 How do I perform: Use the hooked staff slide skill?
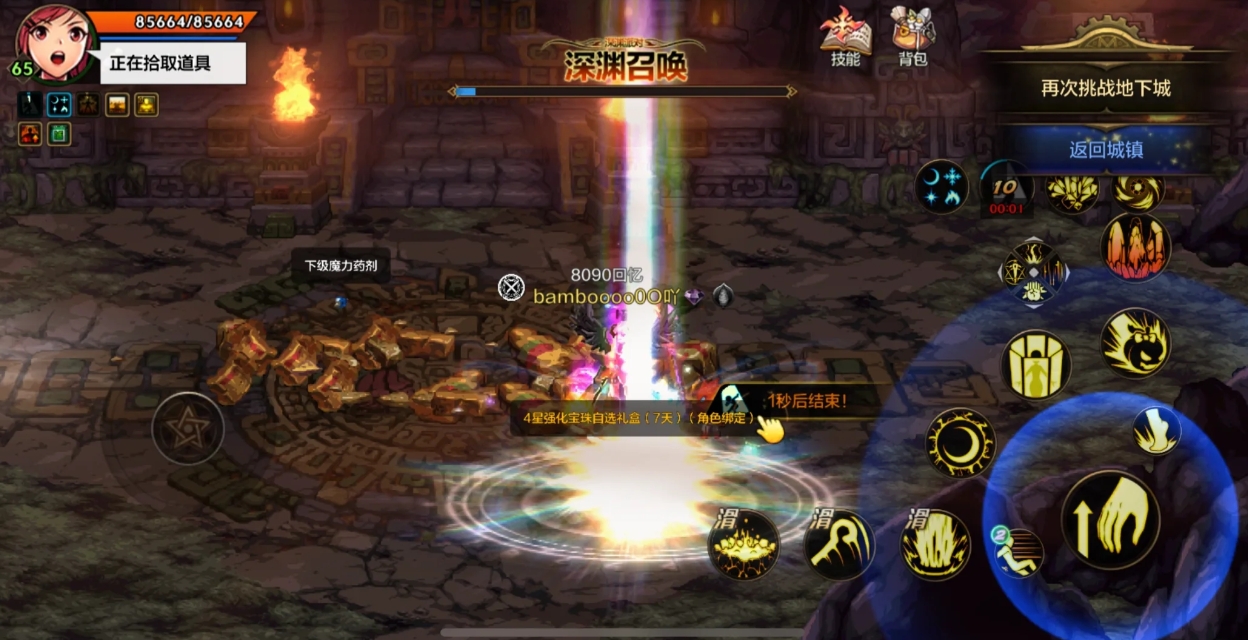click(839, 545)
